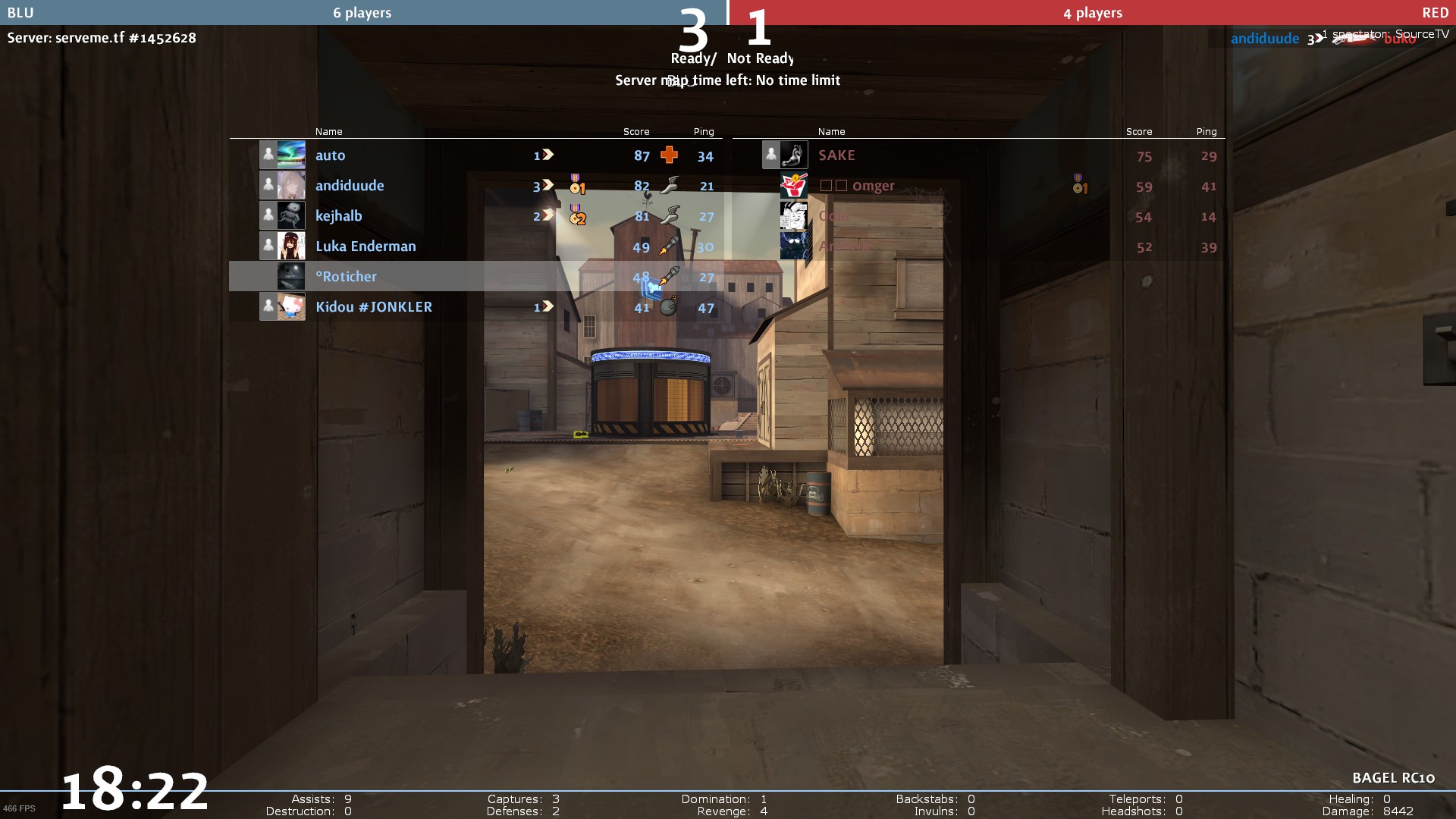
Task: Select player auto in the BLU list
Action: tap(331, 155)
